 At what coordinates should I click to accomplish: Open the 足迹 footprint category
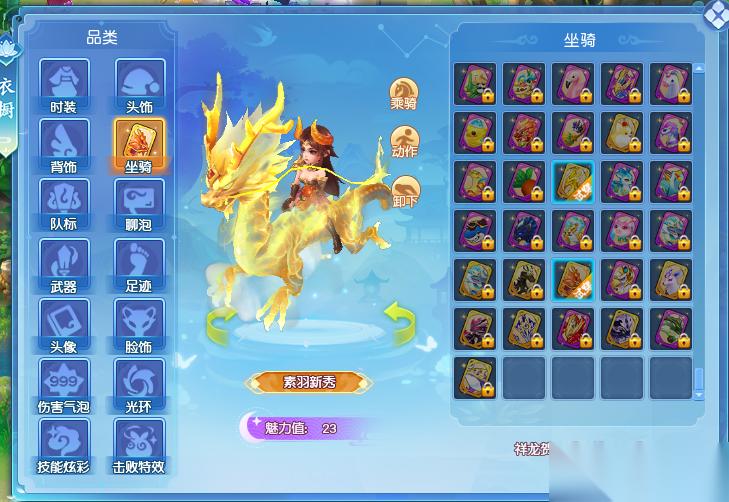139,264
